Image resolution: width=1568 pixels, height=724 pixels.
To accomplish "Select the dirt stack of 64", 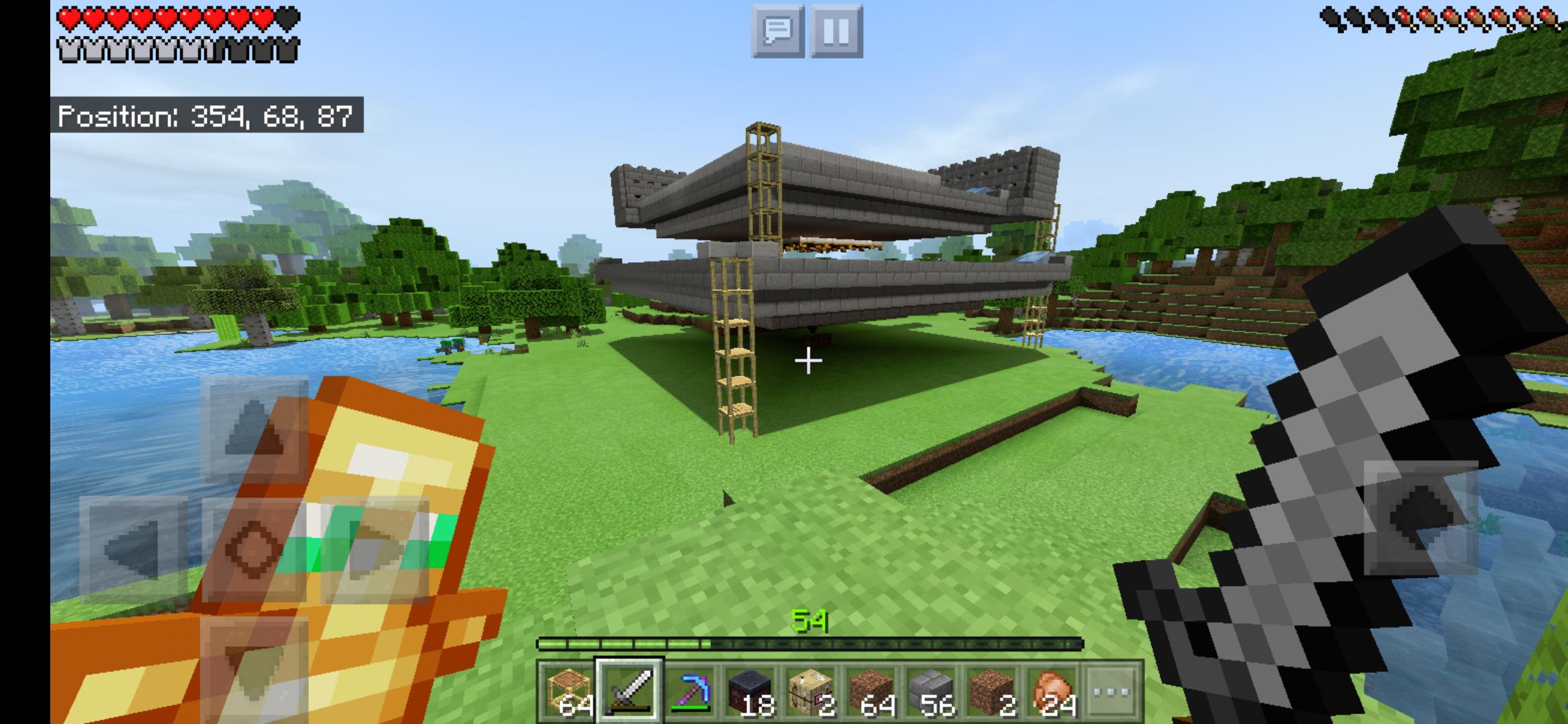I will (x=874, y=692).
